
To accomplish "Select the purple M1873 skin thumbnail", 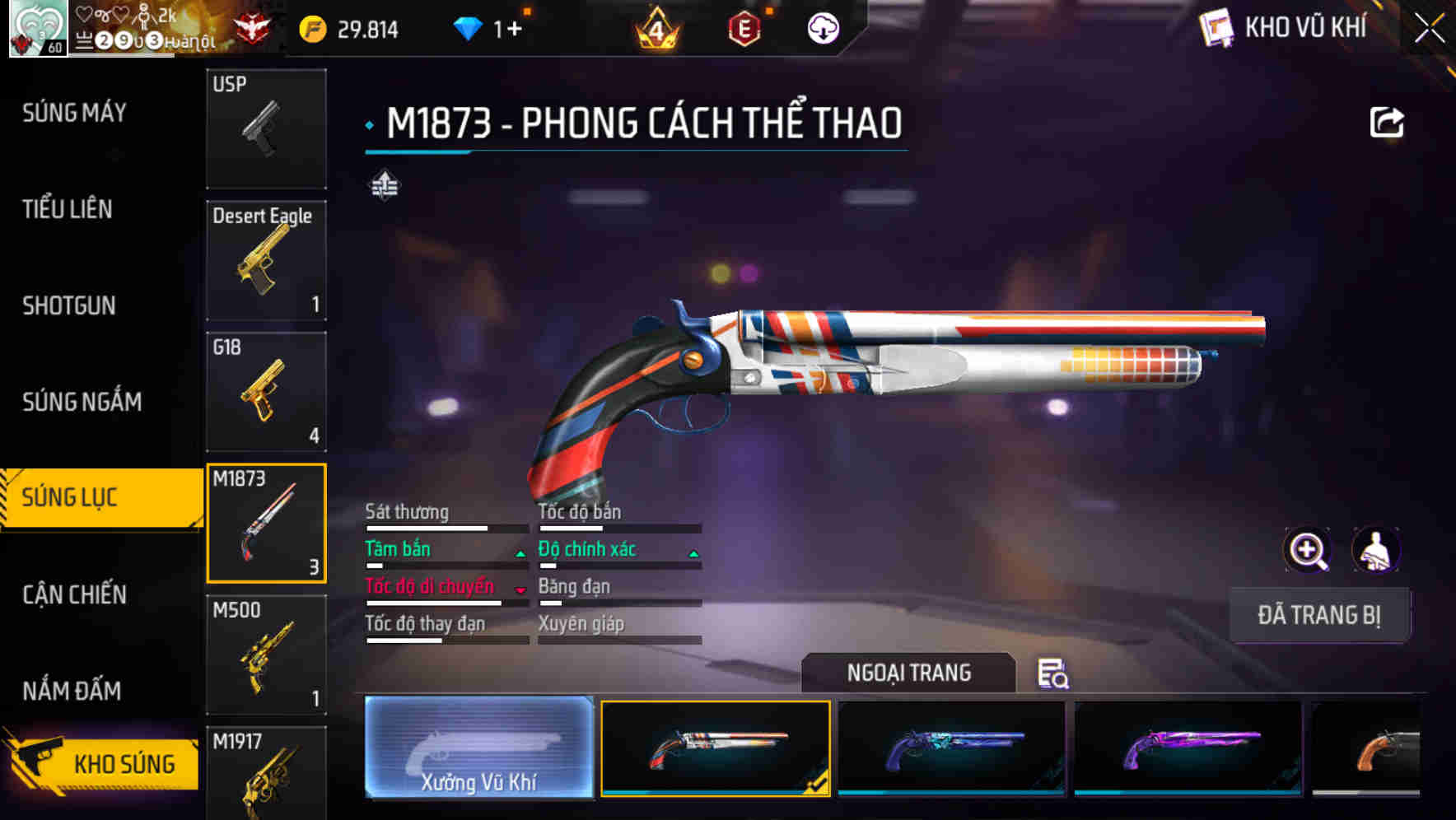I will point(1188,748).
